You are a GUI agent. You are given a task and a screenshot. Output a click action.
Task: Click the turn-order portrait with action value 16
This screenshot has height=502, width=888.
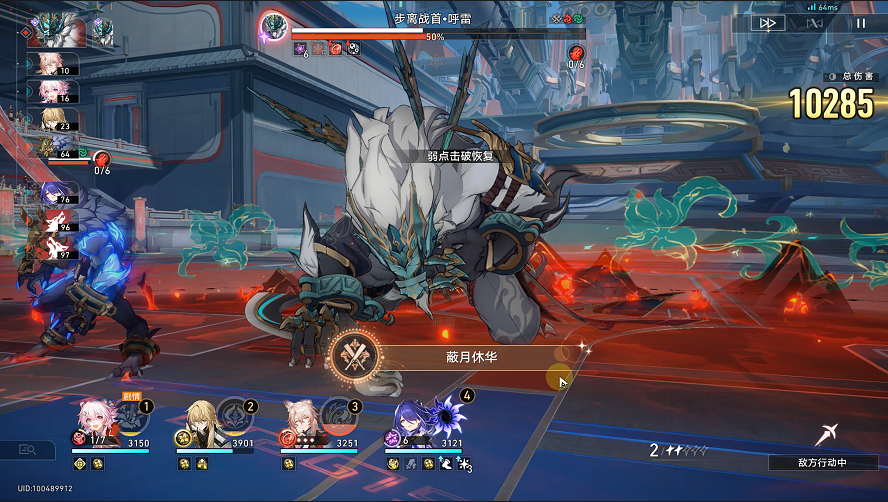[x=47, y=92]
